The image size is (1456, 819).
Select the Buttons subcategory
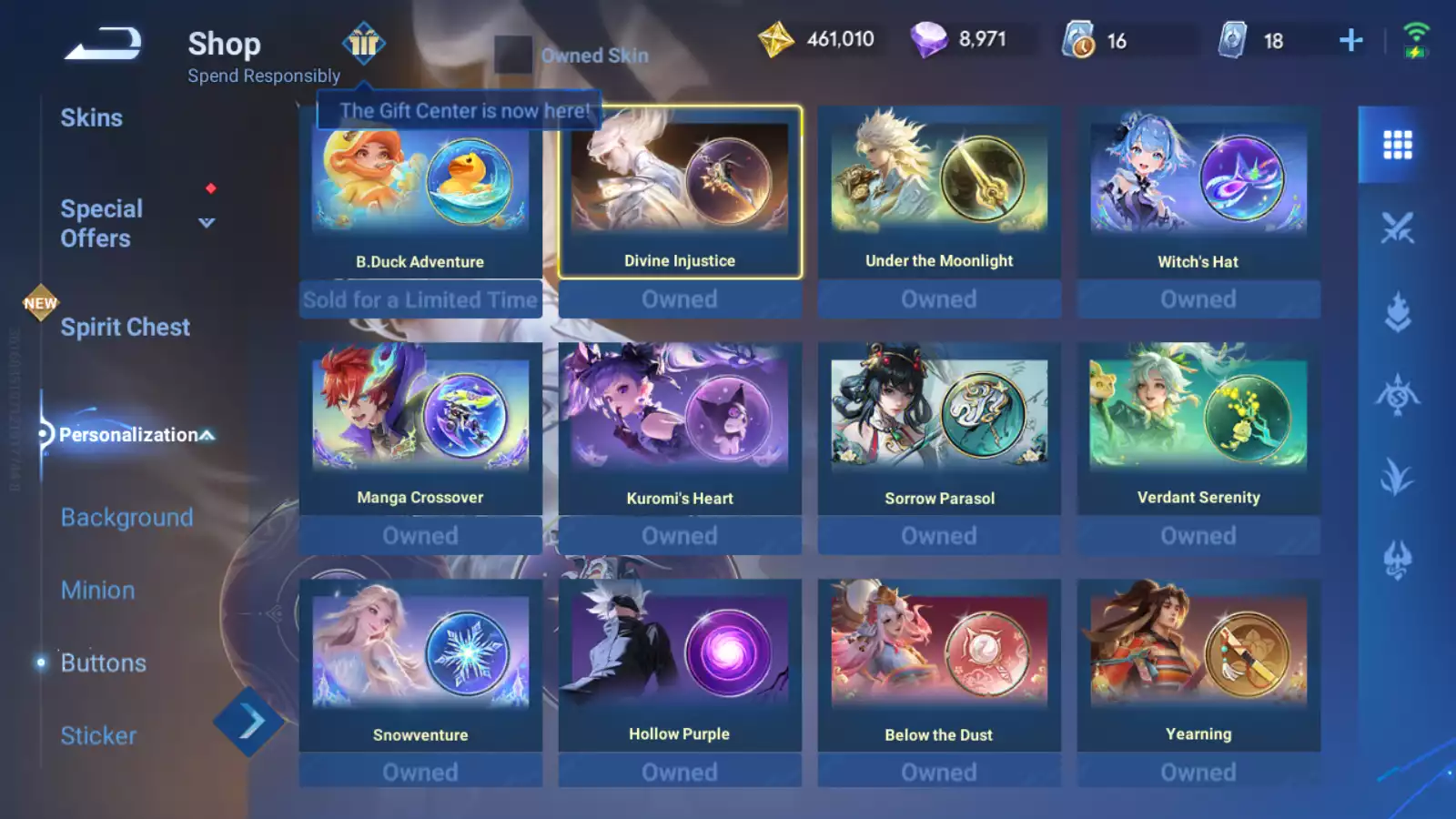pos(103,663)
